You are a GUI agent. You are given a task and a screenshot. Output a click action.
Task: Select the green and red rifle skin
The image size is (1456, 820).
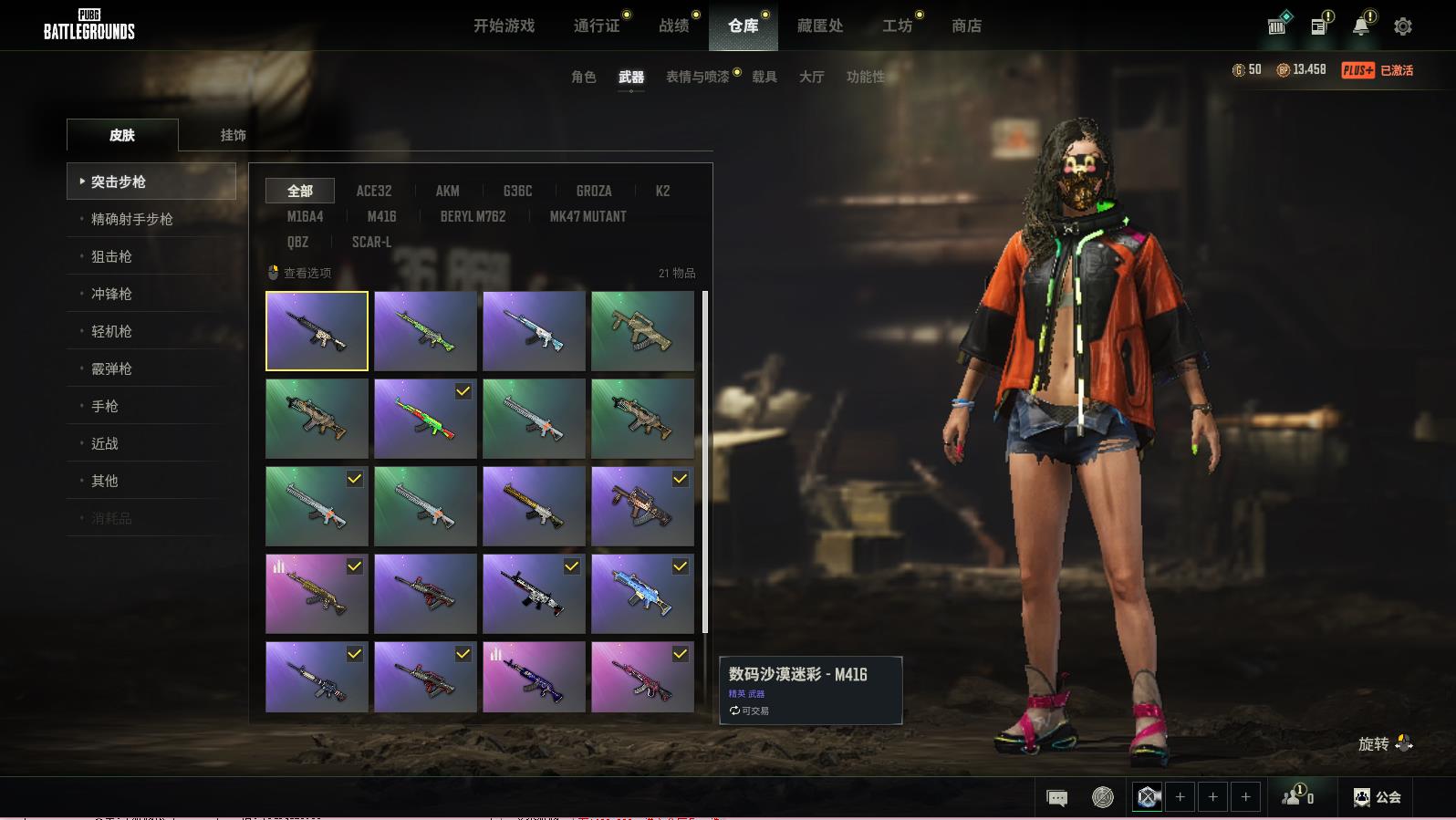(425, 419)
